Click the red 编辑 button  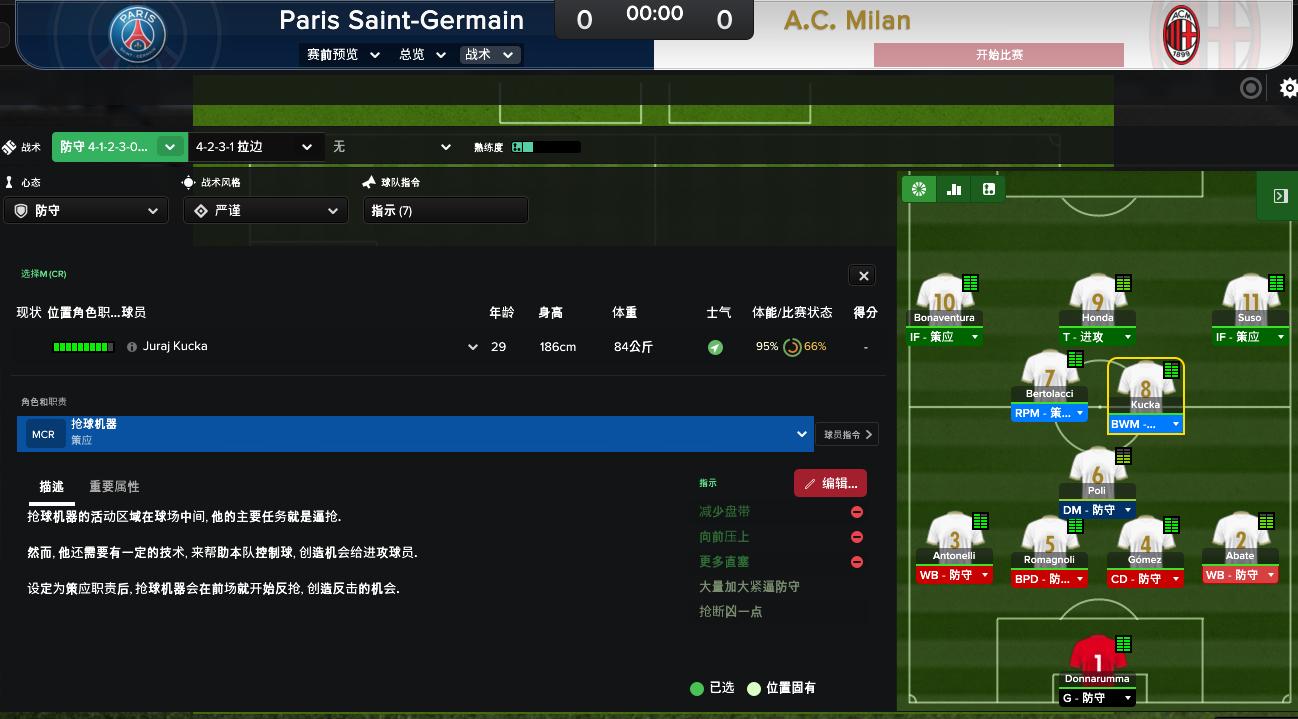tap(830, 483)
